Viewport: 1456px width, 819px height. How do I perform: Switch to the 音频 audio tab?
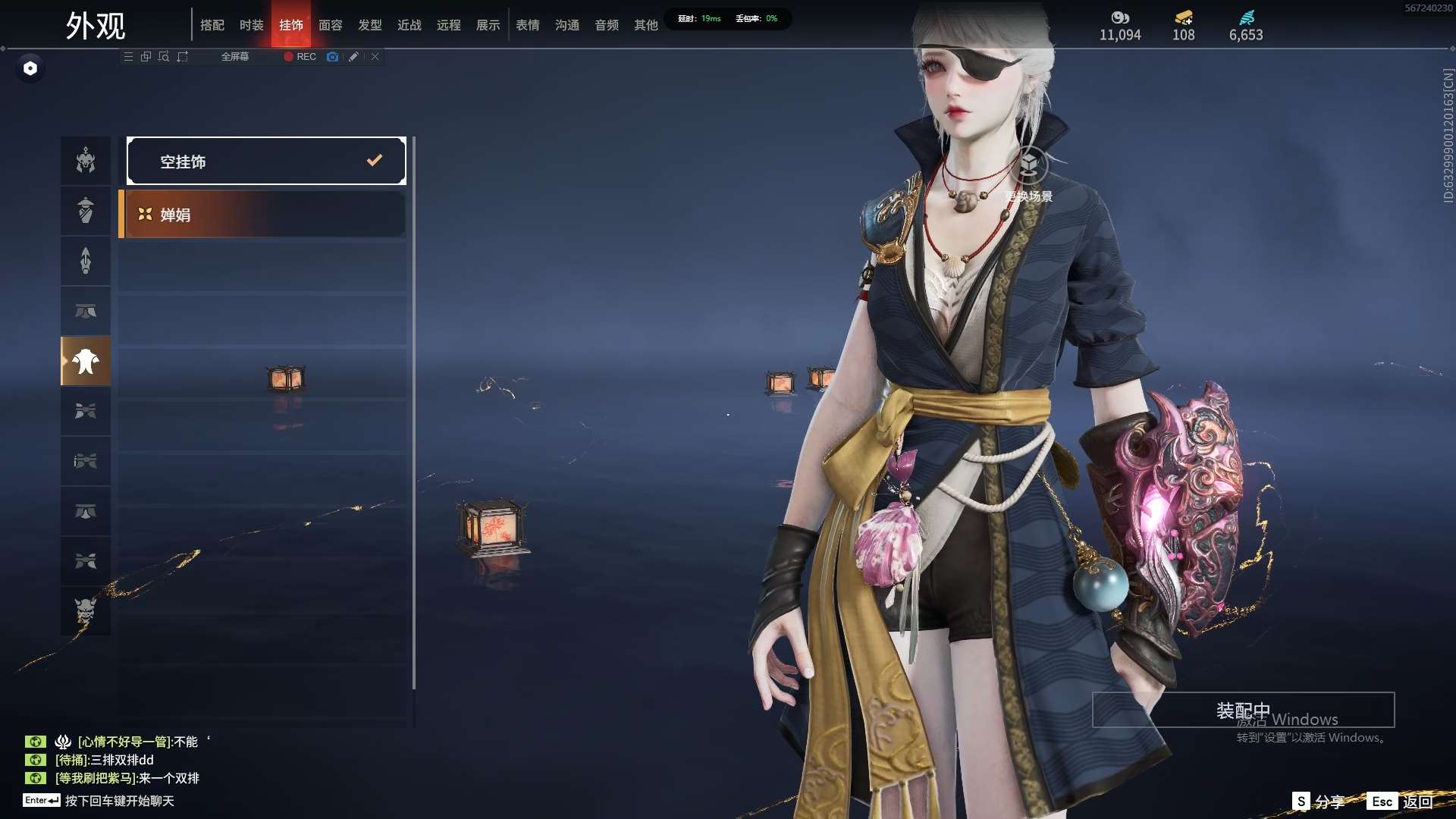click(x=607, y=25)
